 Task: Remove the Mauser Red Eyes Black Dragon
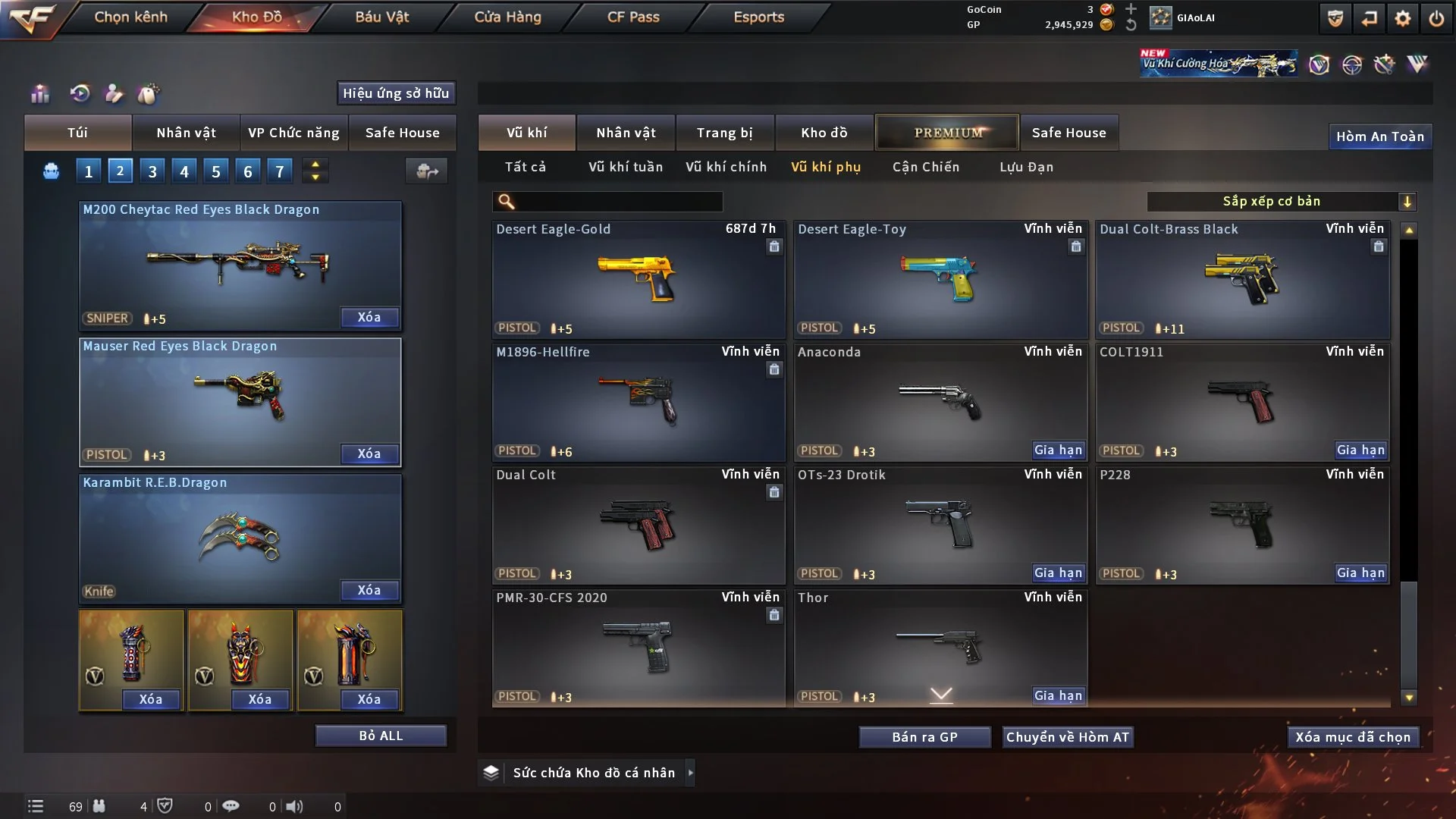(x=369, y=453)
